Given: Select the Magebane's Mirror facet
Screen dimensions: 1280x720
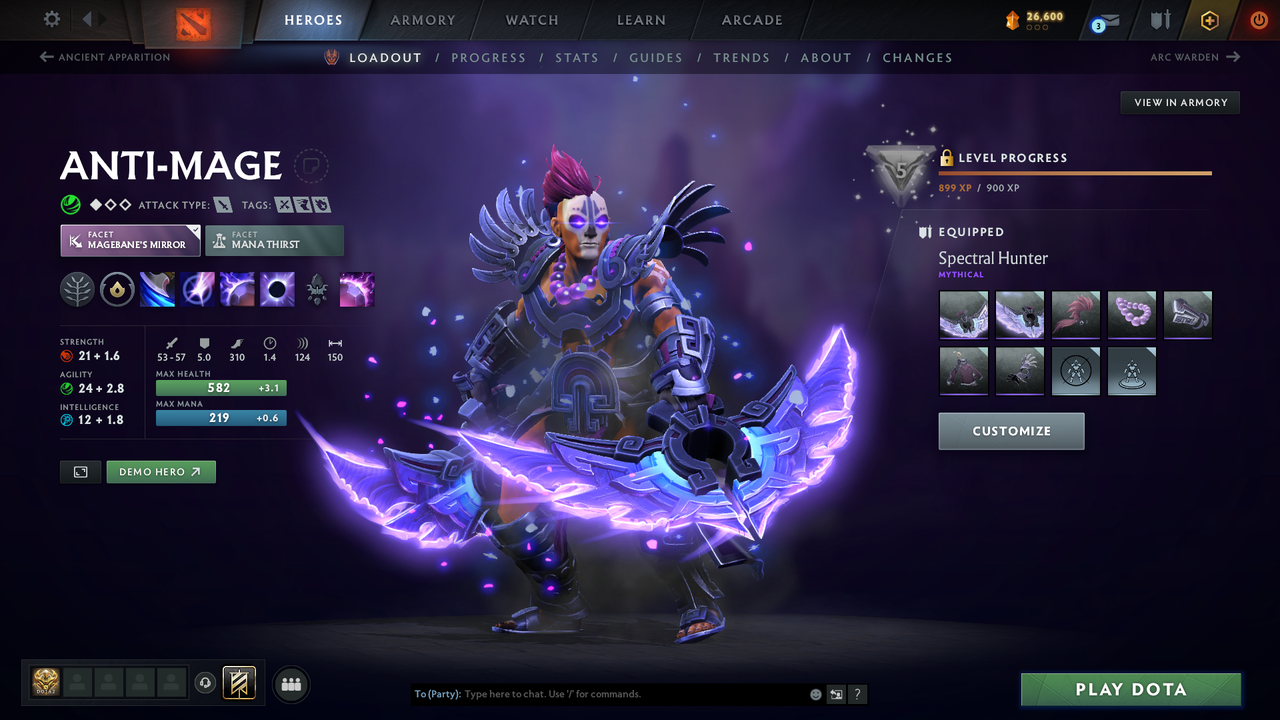Looking at the screenshot, I should 130,240.
